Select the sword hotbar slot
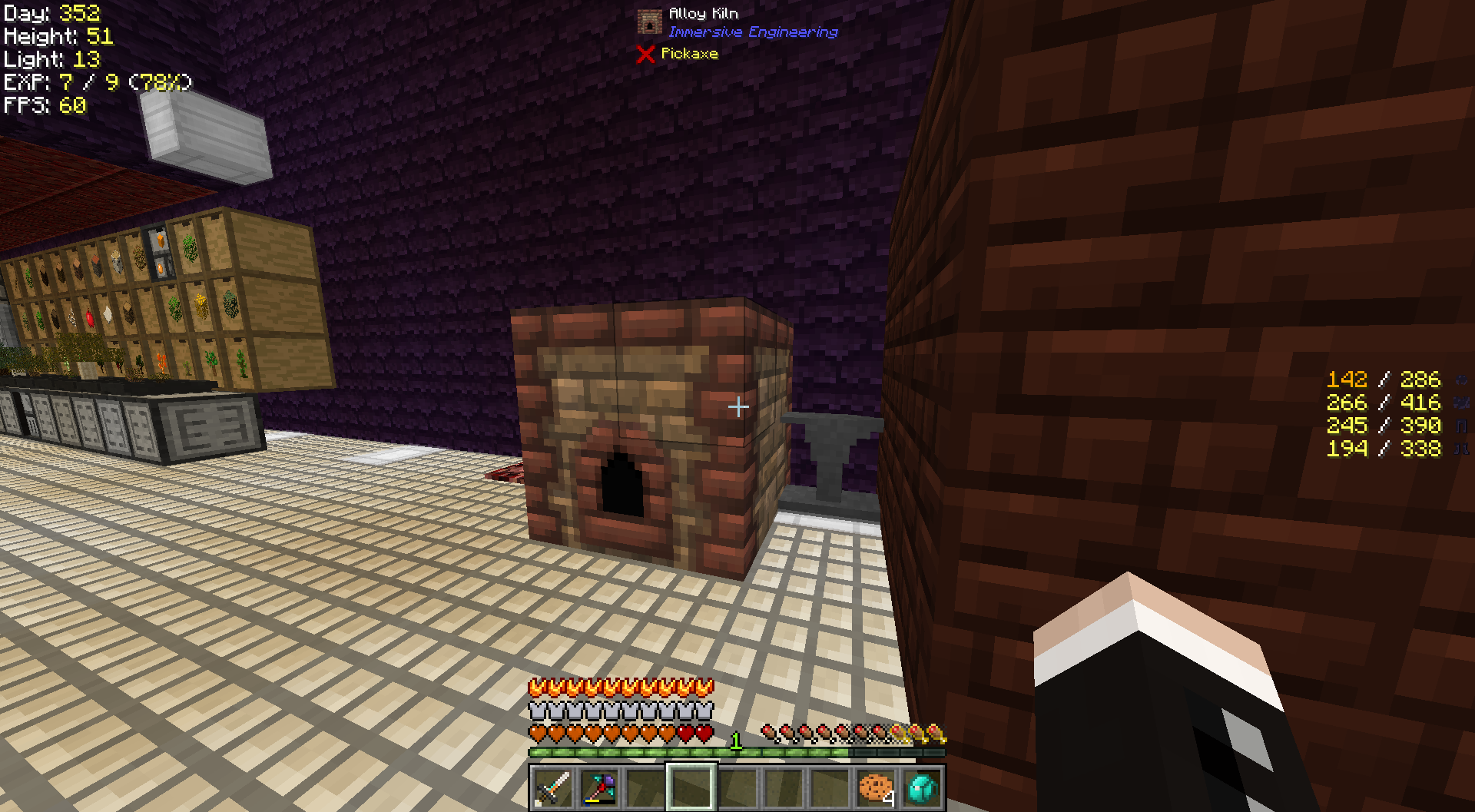Viewport: 1475px width, 812px height. [552, 787]
